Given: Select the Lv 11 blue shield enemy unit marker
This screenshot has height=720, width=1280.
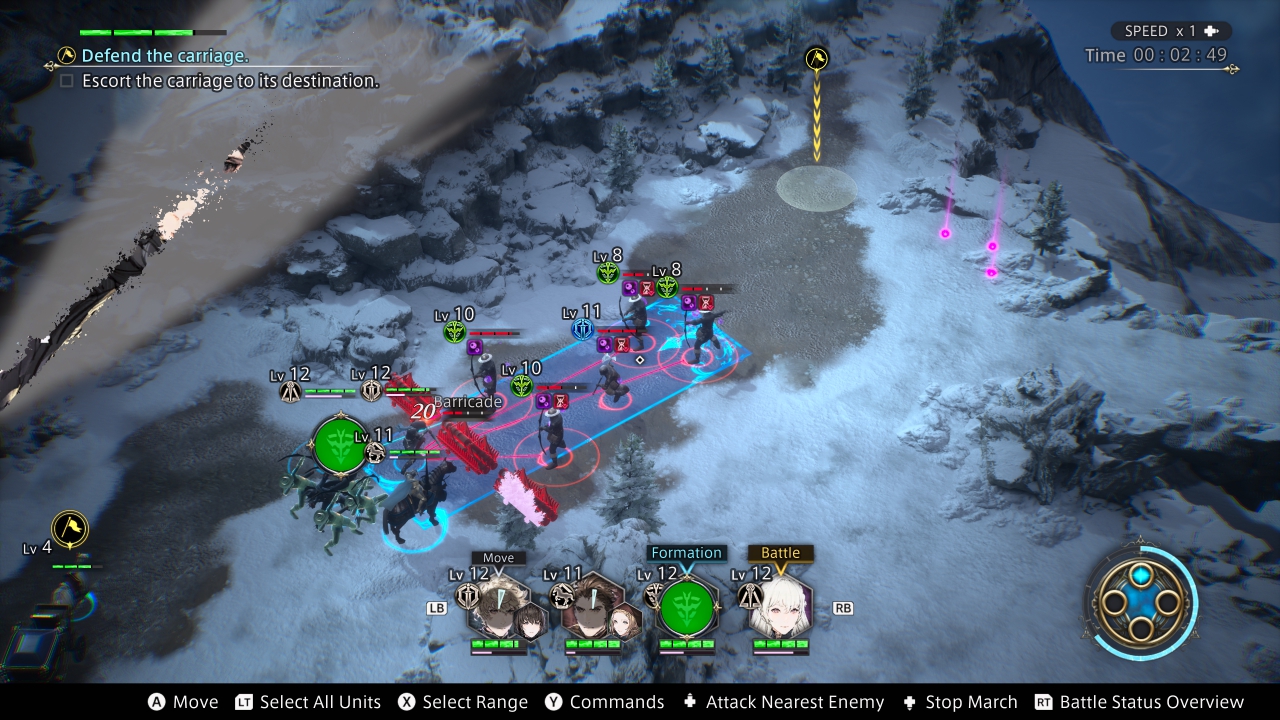Looking at the screenshot, I should pos(583,329).
